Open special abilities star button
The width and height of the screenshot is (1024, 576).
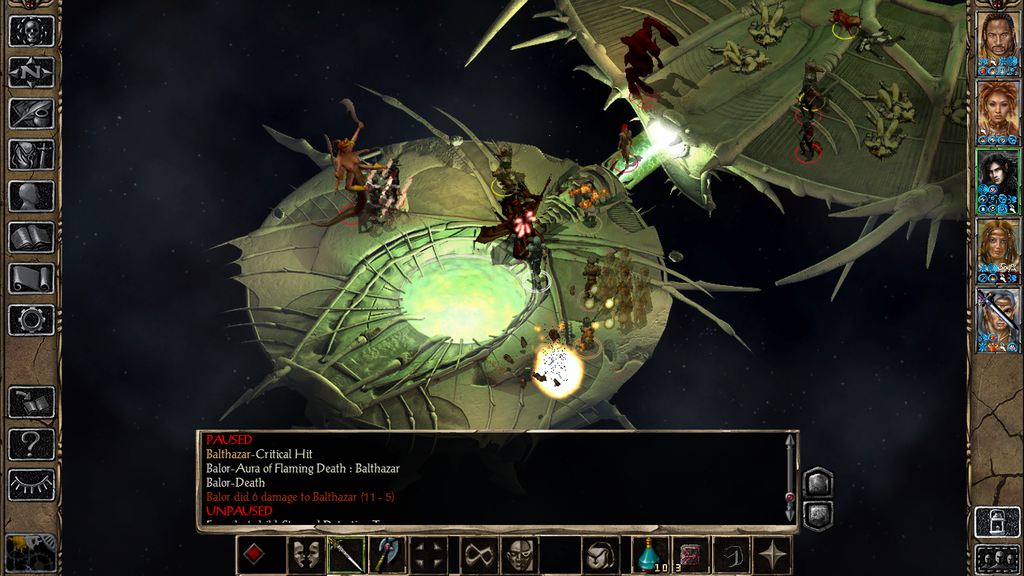[773, 555]
